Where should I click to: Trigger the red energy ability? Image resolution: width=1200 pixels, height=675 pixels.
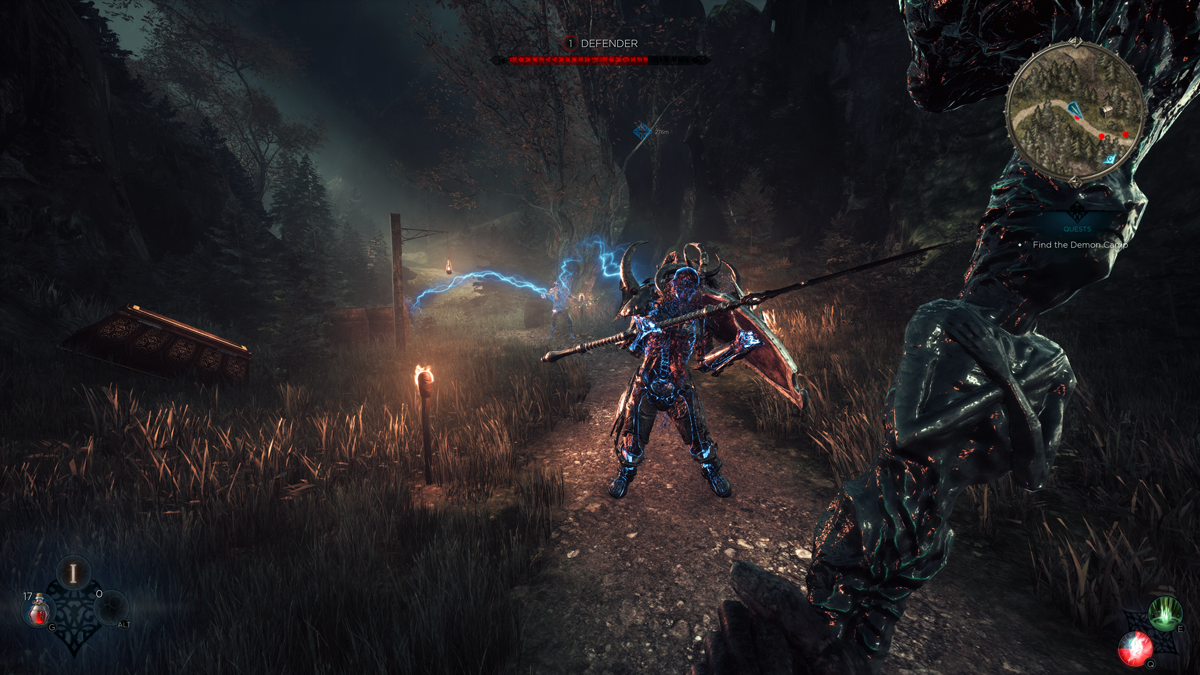point(1136,647)
